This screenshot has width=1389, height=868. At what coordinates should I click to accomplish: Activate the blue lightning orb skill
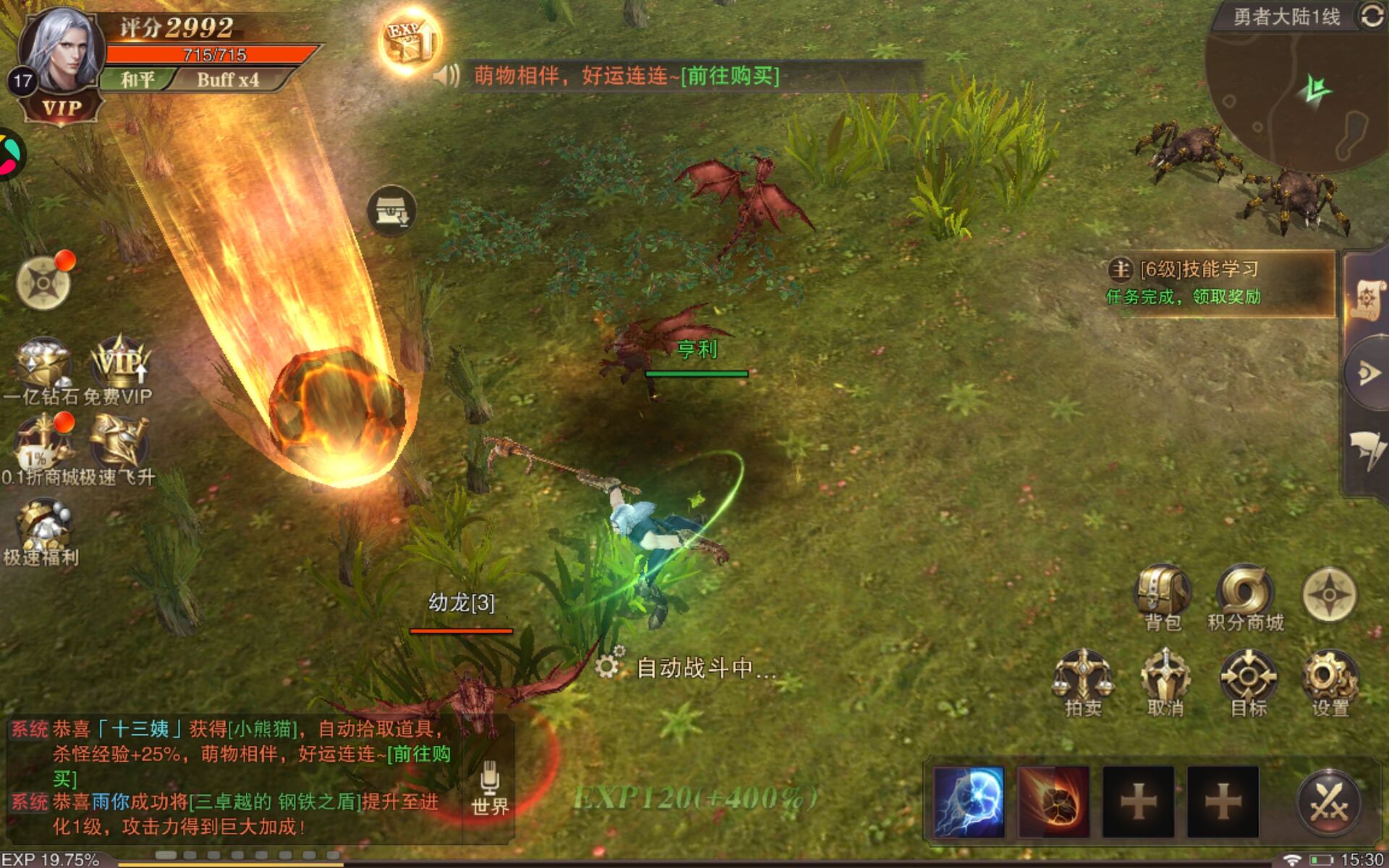point(969,801)
